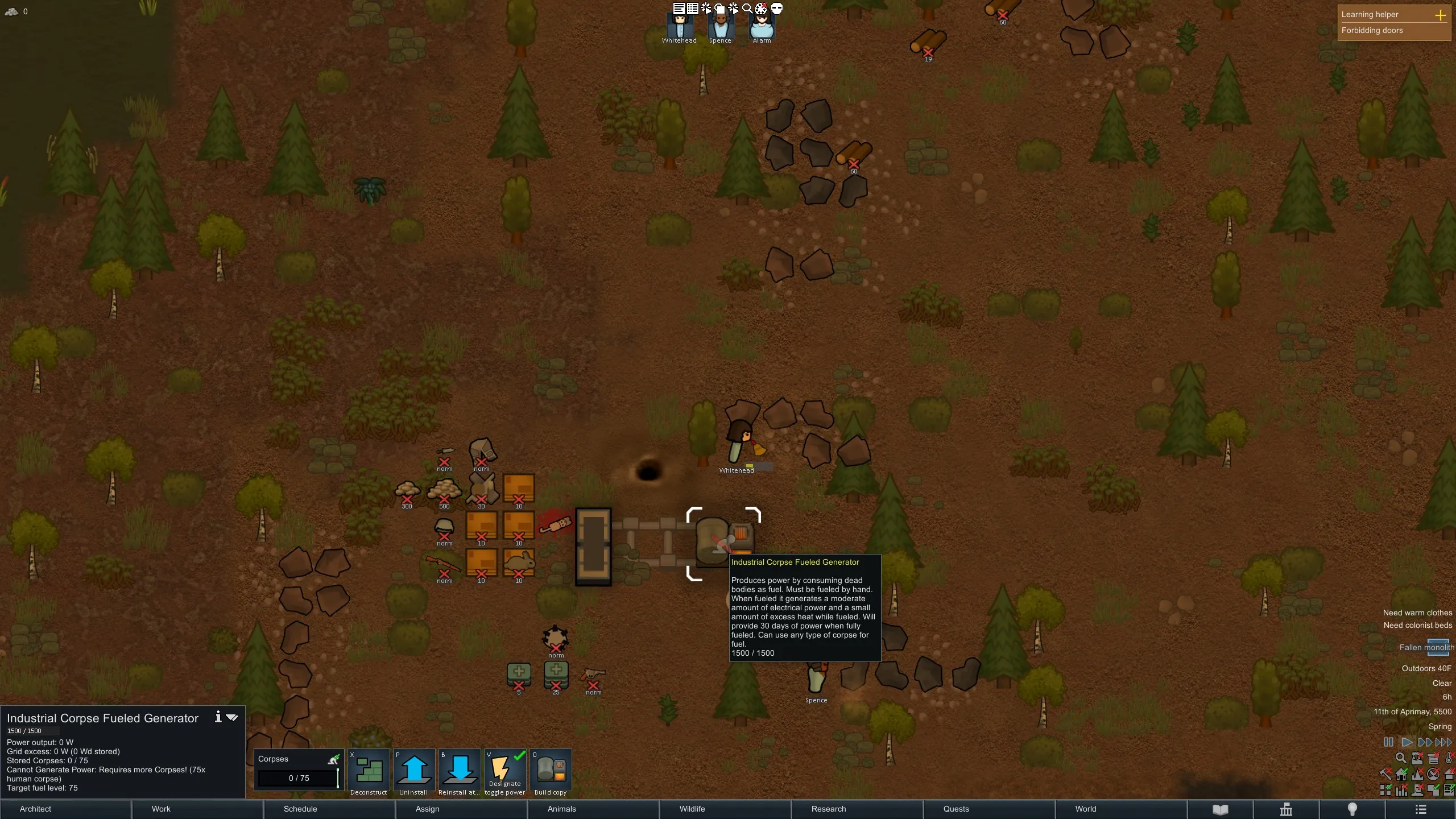Click the Fallen monolith alert
The width and height of the screenshot is (1456, 819).
click(x=1426, y=647)
